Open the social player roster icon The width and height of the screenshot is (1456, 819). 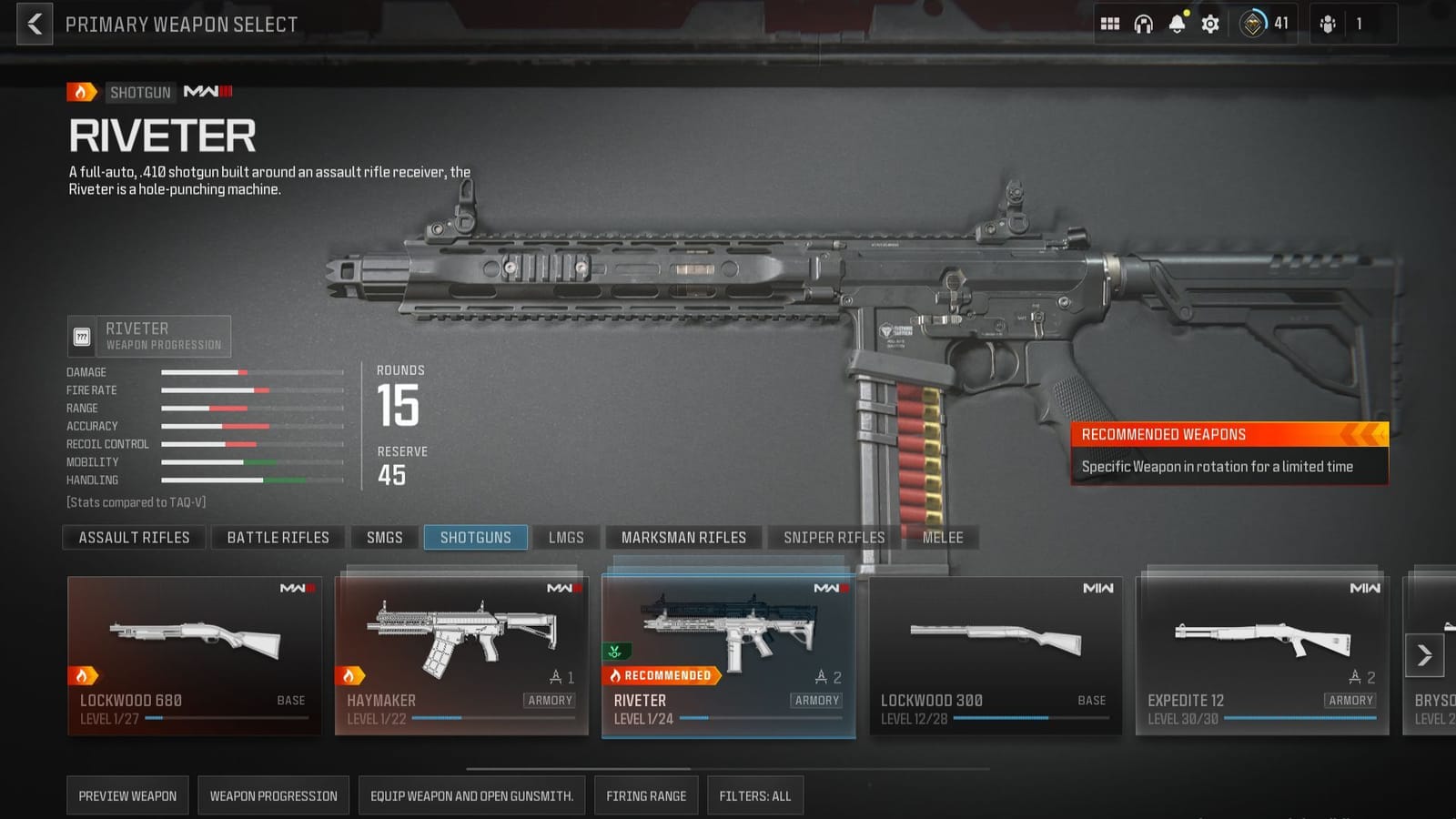(1328, 24)
